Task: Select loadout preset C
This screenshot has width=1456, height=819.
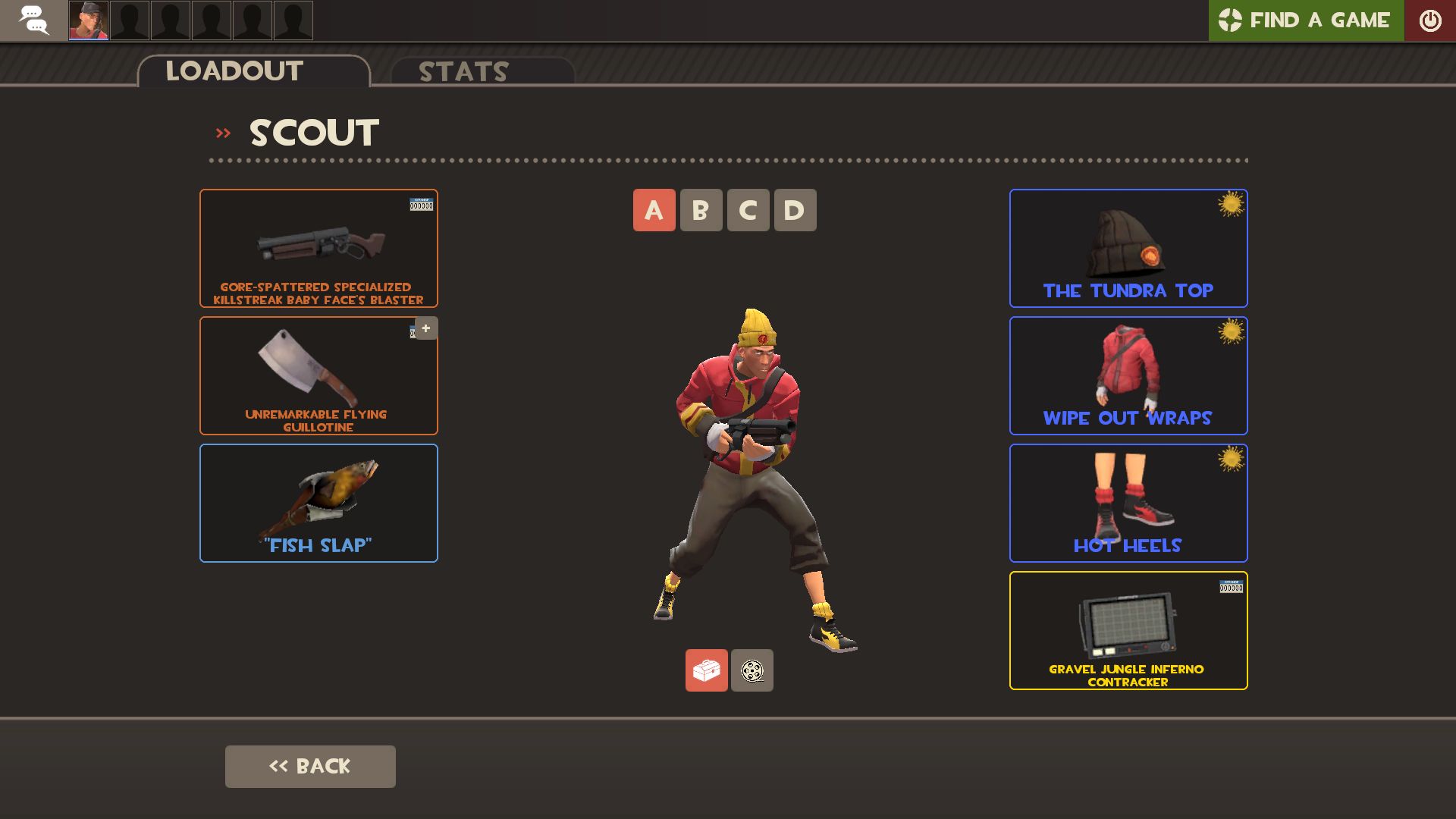Action: pos(747,210)
